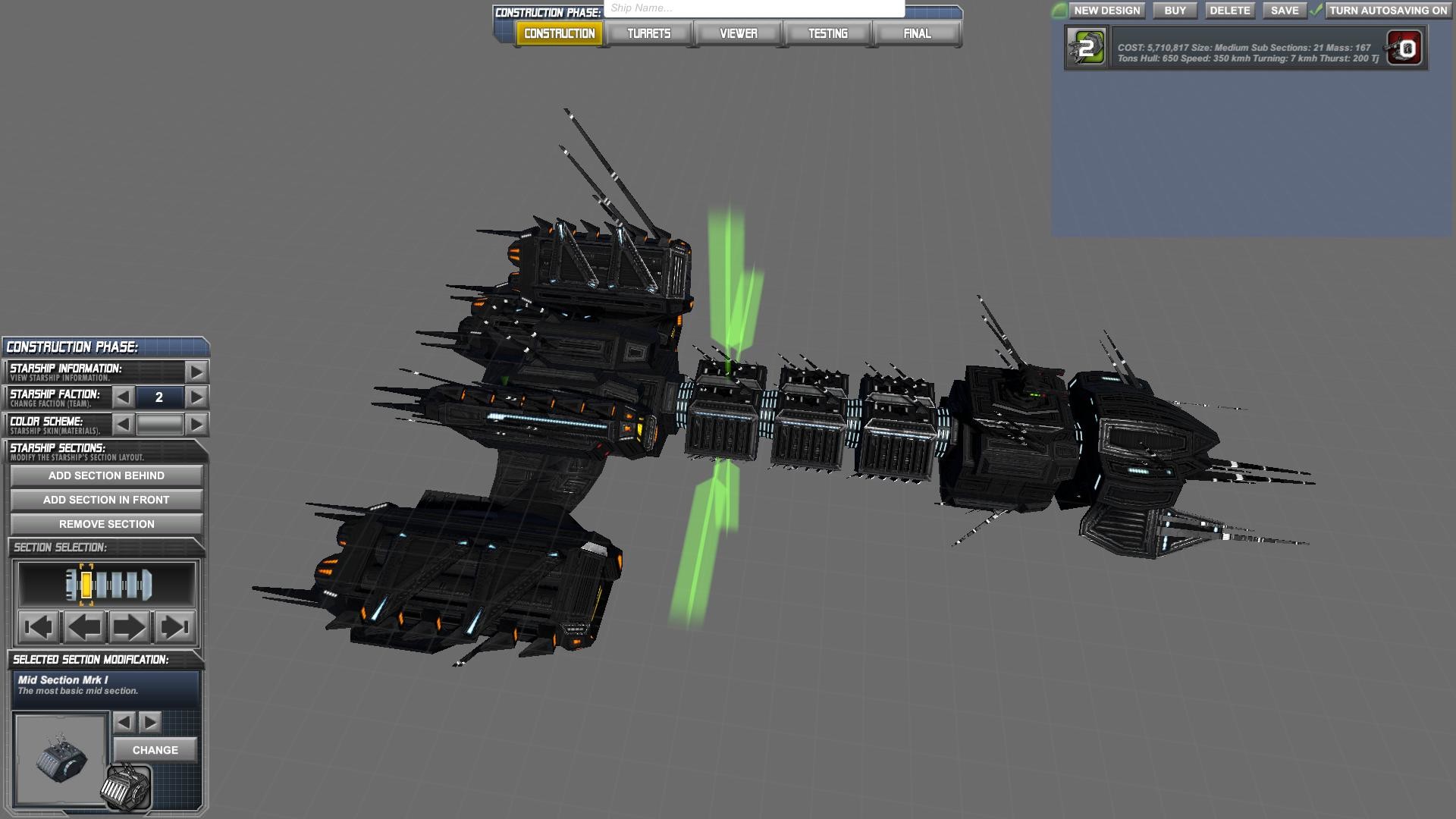The image size is (1456, 819).
Task: Select the next section arrow icon
Action: point(129,626)
